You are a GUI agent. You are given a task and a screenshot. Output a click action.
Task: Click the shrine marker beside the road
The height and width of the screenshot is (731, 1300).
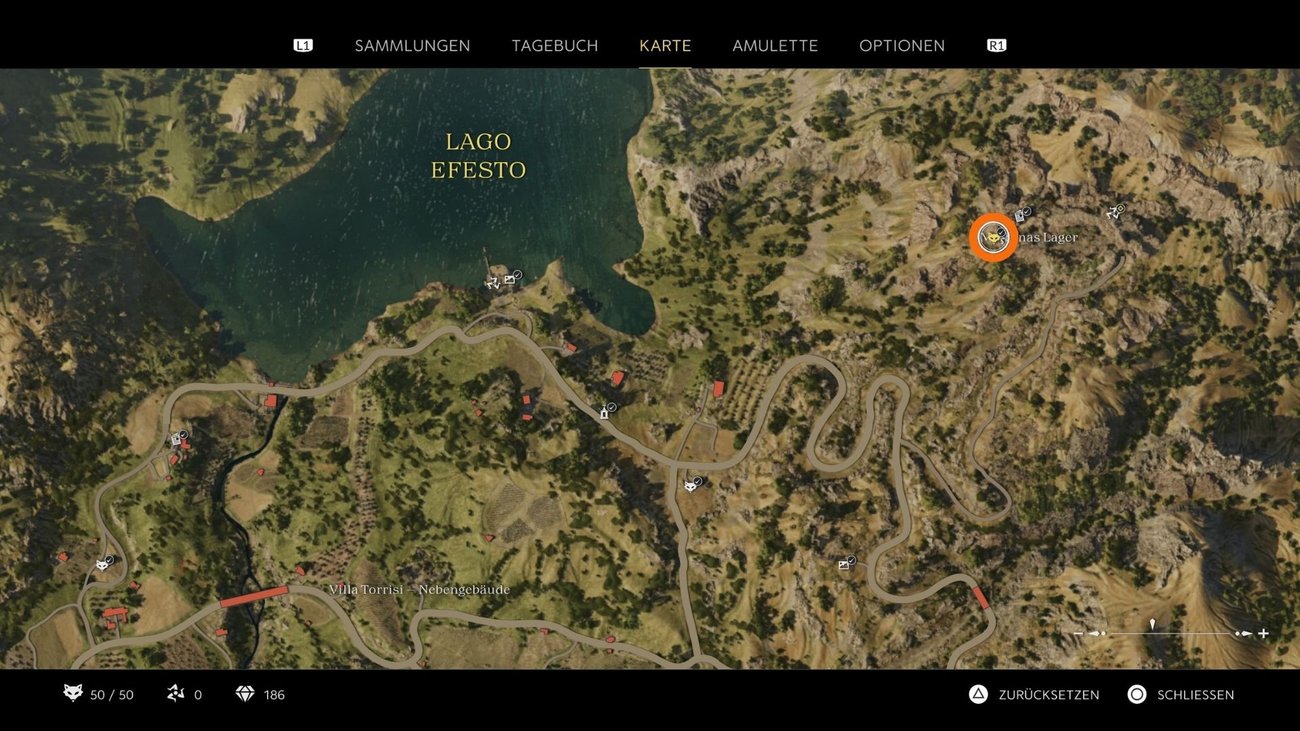point(605,412)
